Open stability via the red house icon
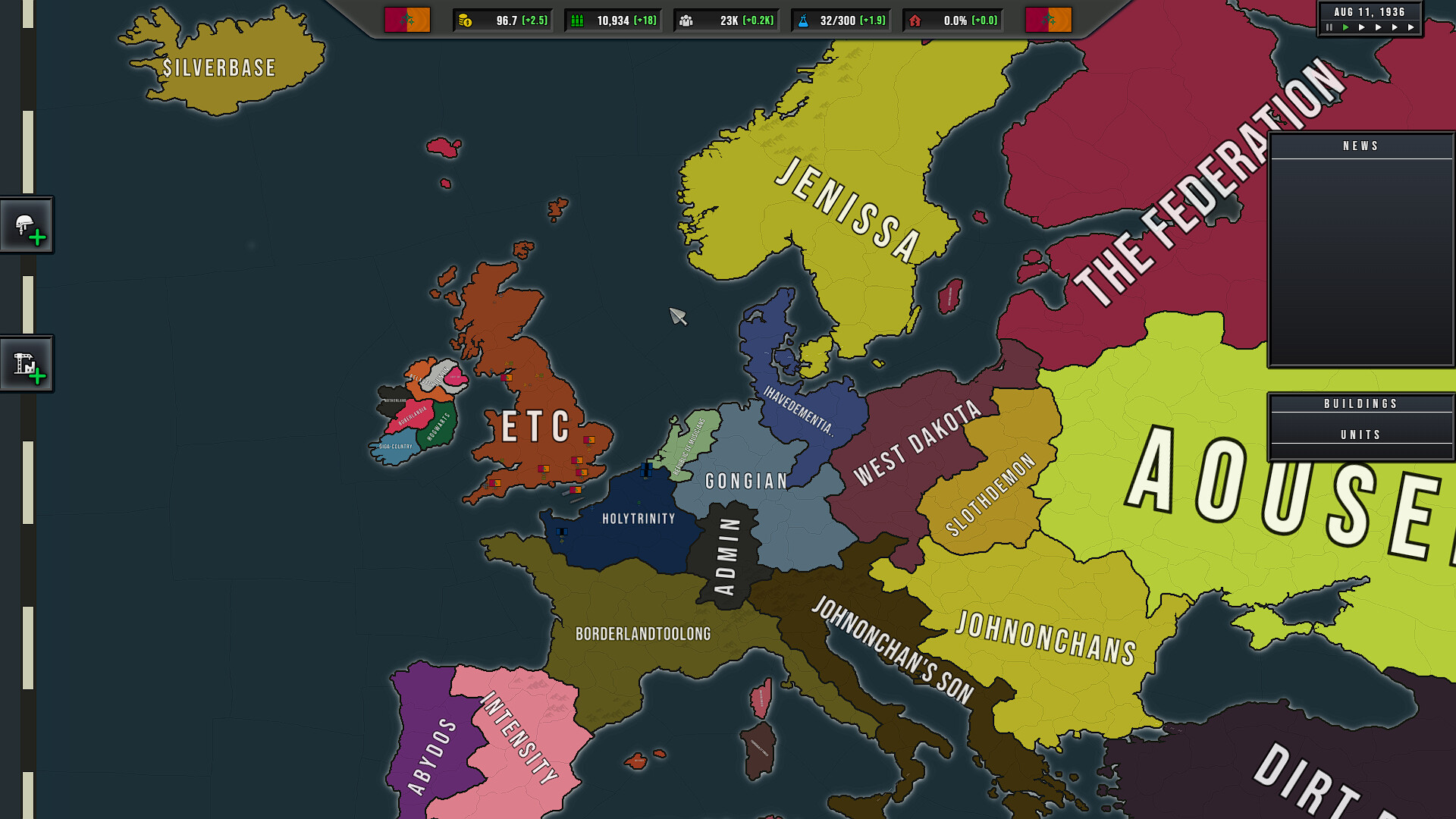1456x819 pixels. (x=917, y=20)
